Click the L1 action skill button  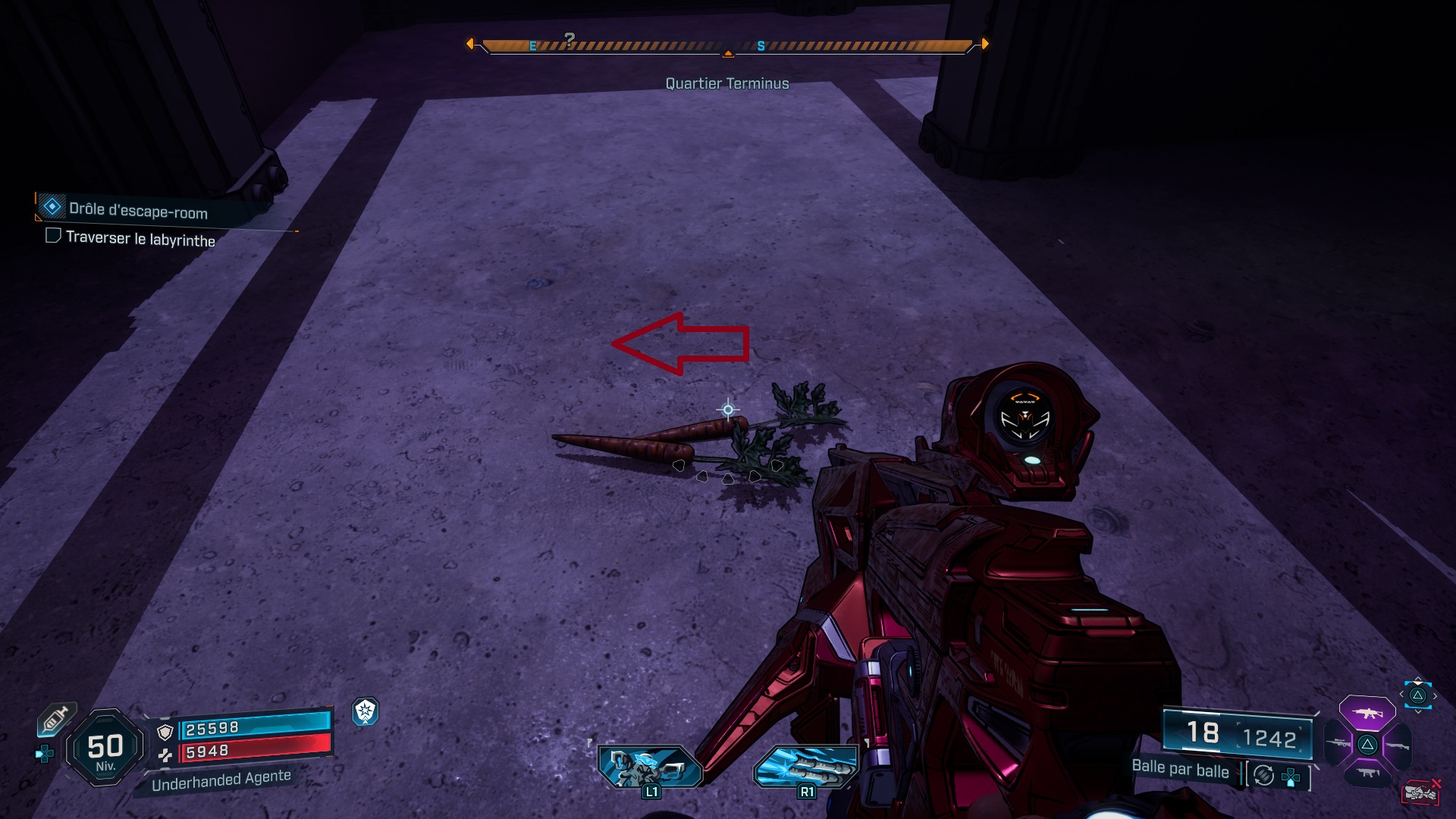click(650, 767)
